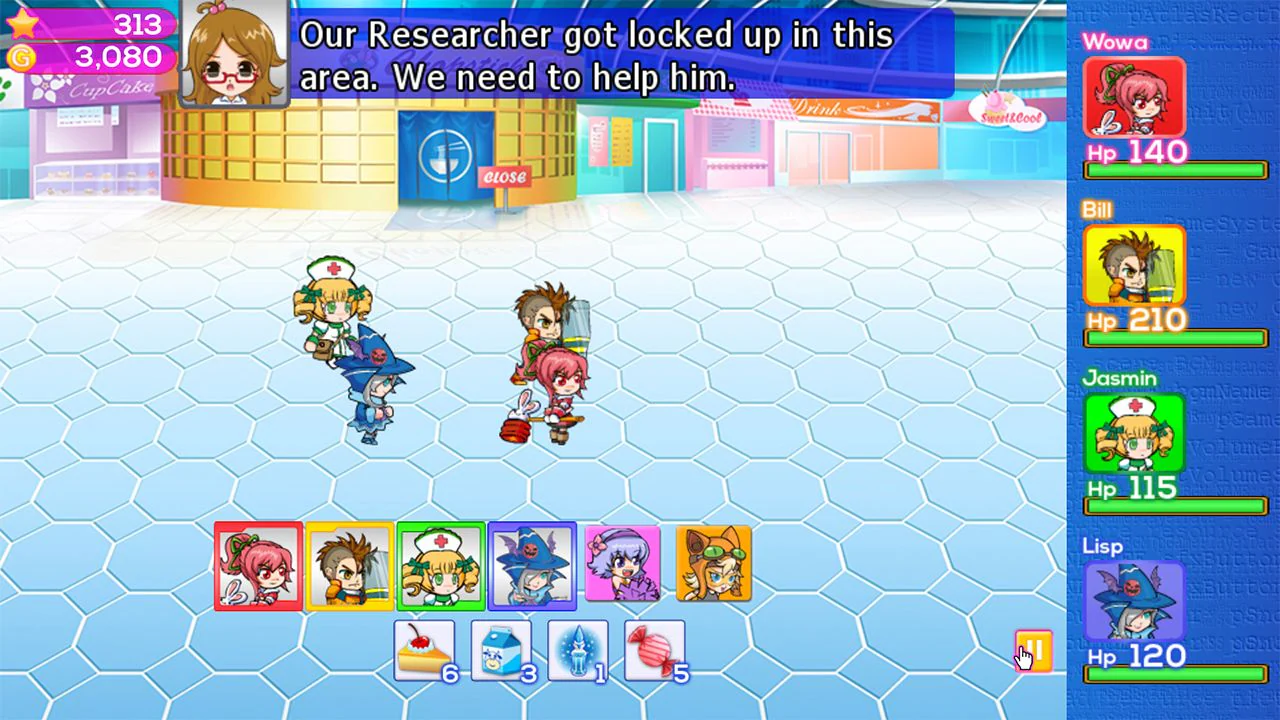This screenshot has width=1280, height=720.
Task: Click Bill's portrait in the sidebar
Action: tap(1135, 265)
